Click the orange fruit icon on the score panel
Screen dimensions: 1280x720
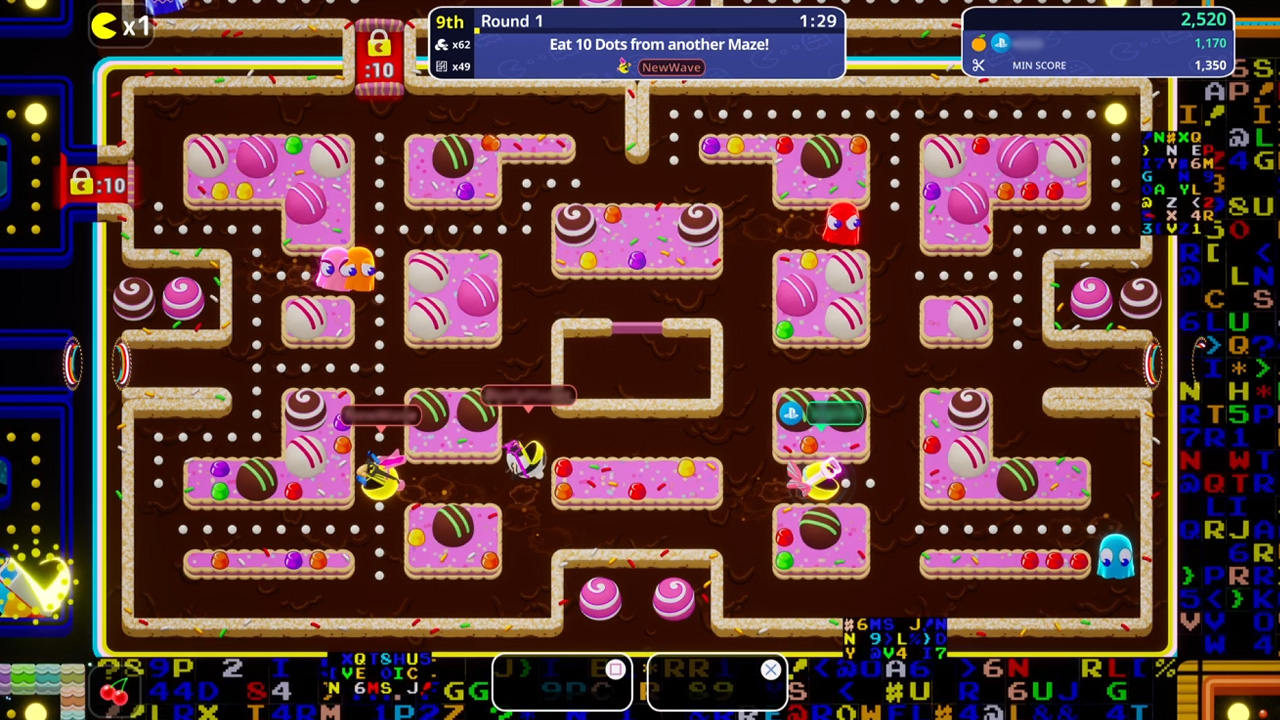(978, 43)
